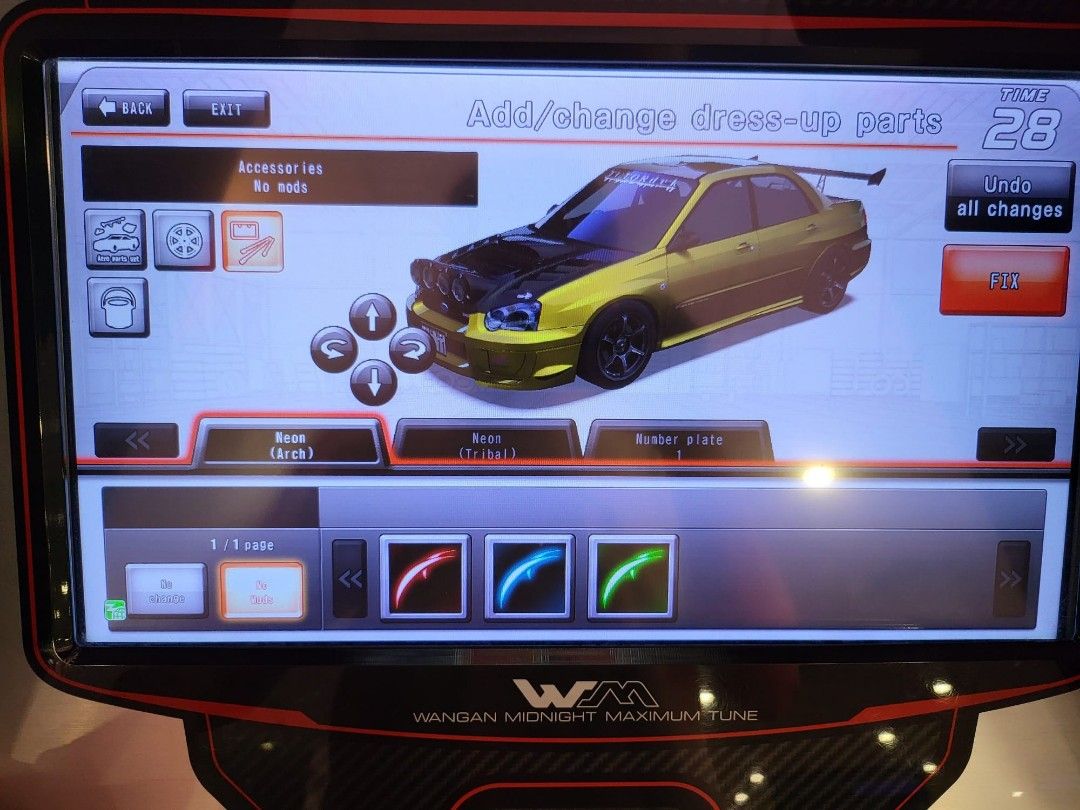
Task: Choose the highlighted accessories category icon
Action: (x=252, y=241)
